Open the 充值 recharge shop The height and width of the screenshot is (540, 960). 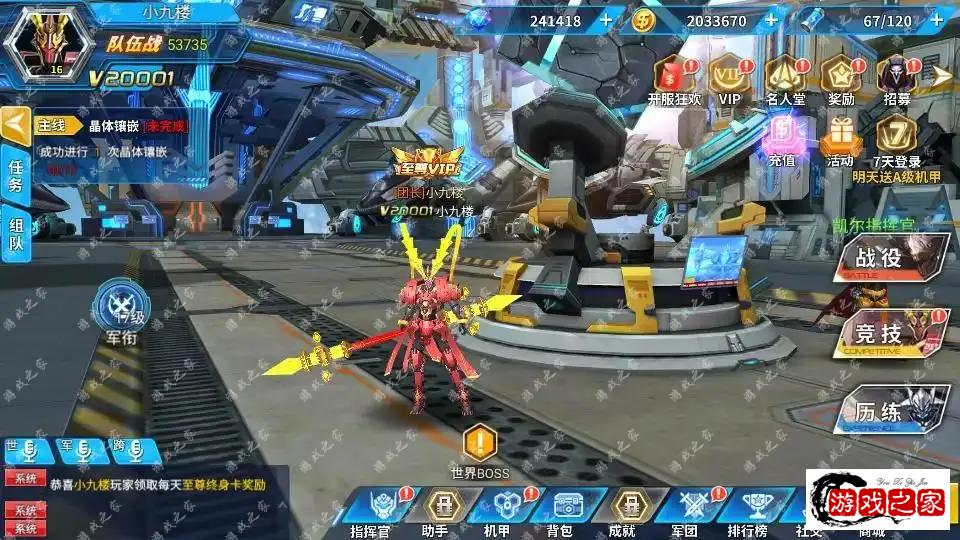tap(782, 136)
